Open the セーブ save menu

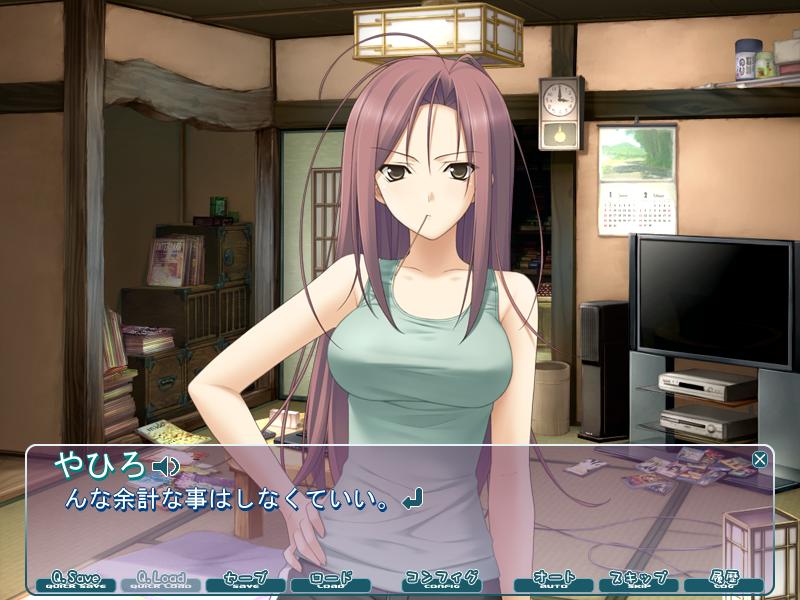click(245, 581)
